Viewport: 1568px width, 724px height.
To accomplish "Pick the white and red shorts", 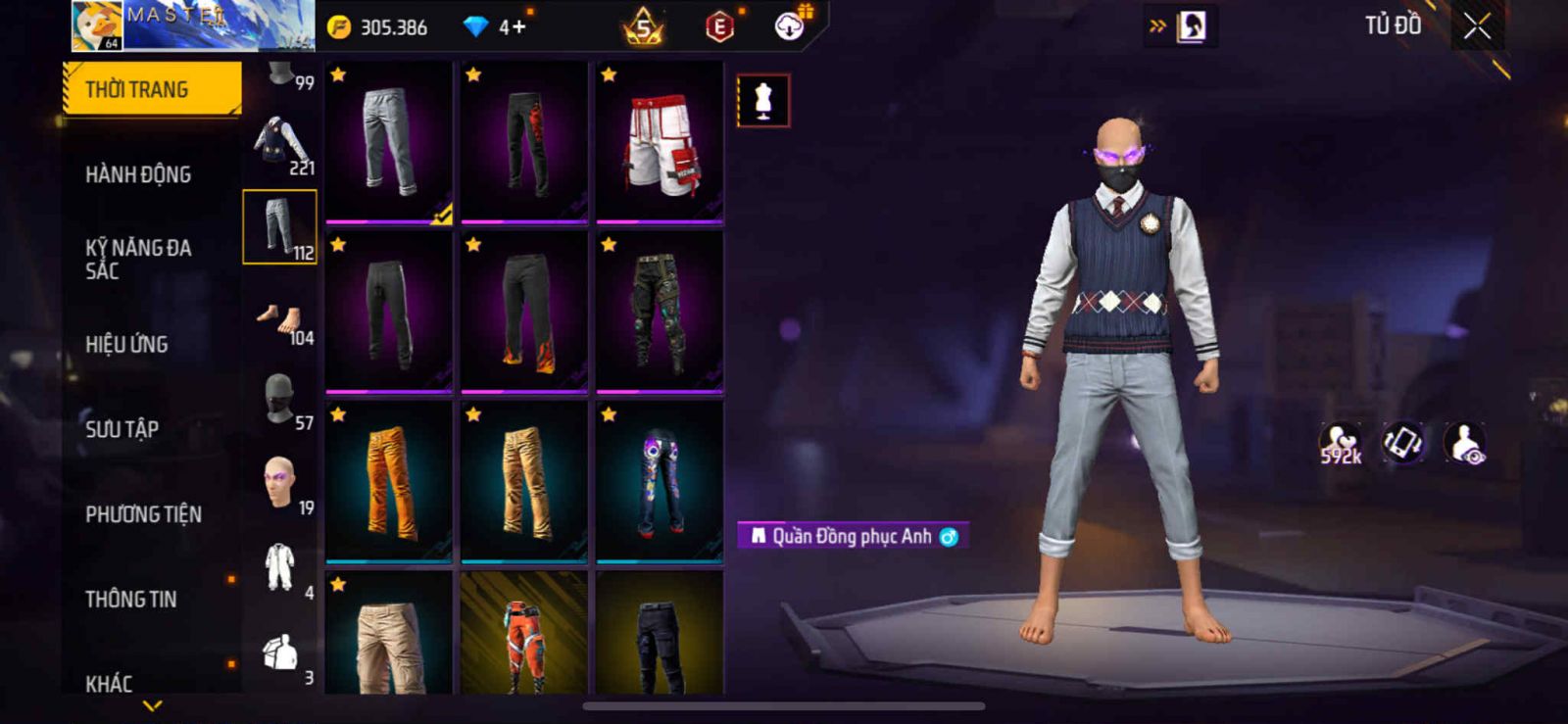I will pyautogui.click(x=660, y=143).
